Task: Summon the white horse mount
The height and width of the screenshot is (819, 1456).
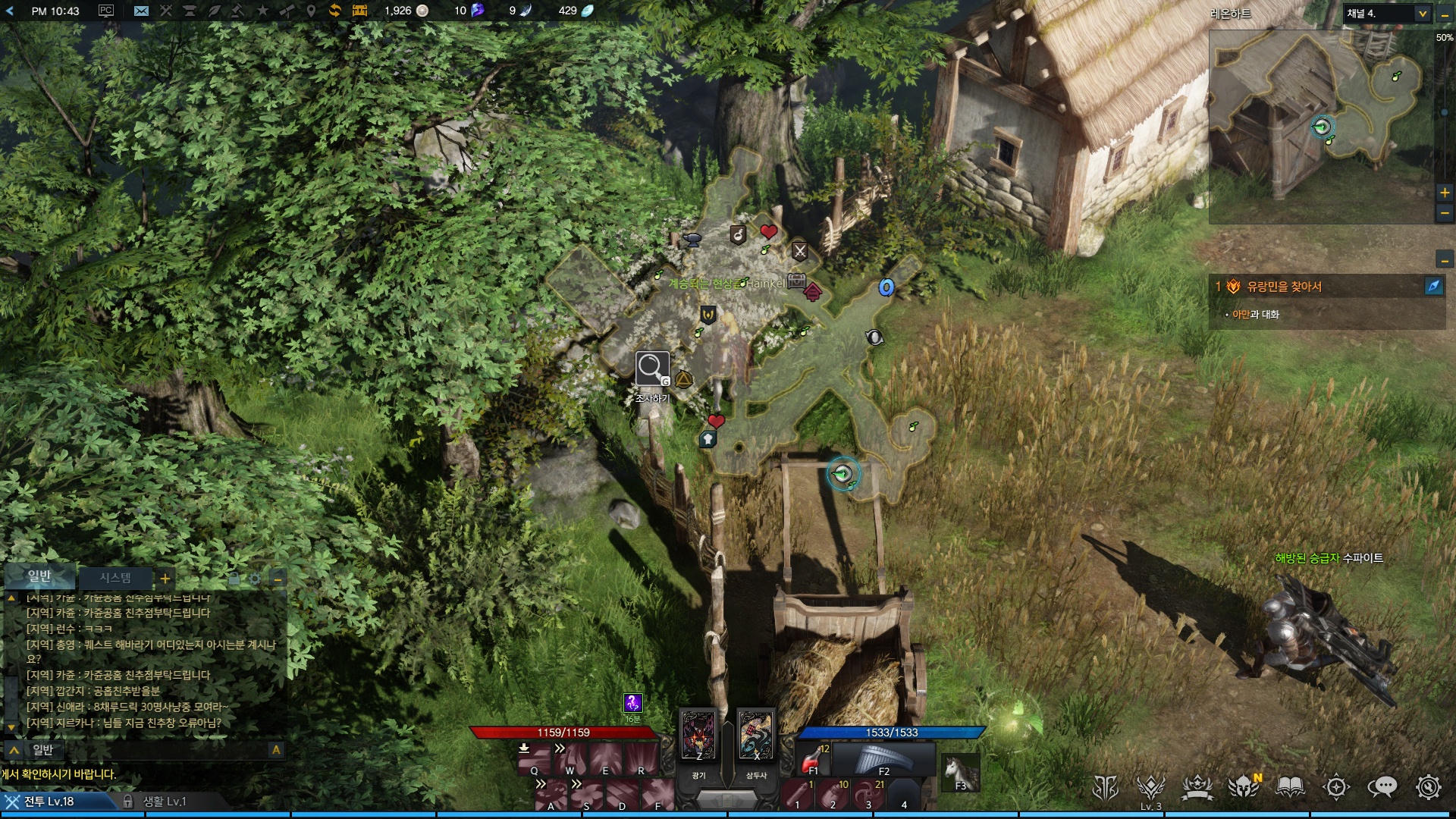Action: click(959, 772)
